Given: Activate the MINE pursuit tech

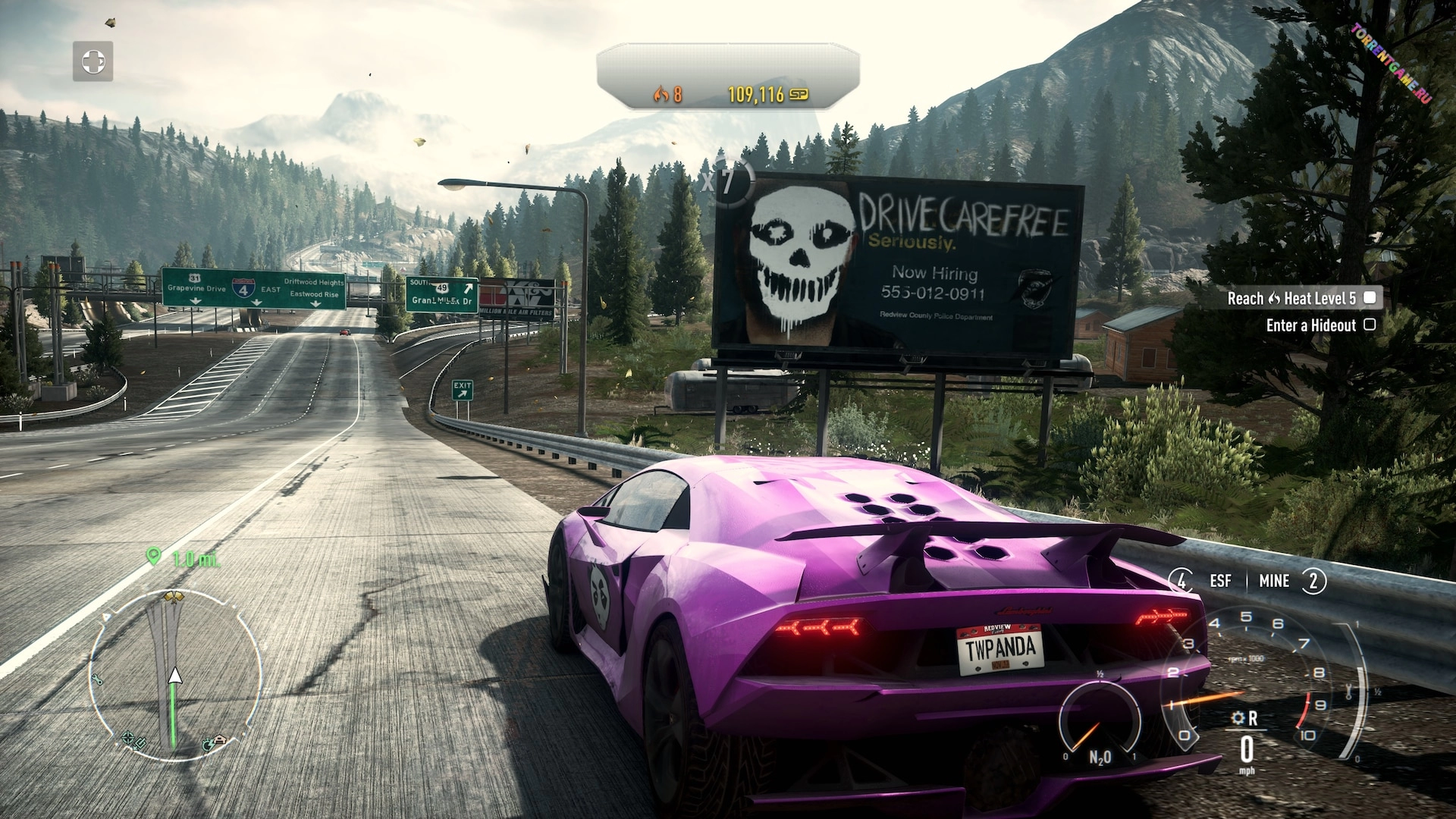Looking at the screenshot, I should tap(1274, 581).
